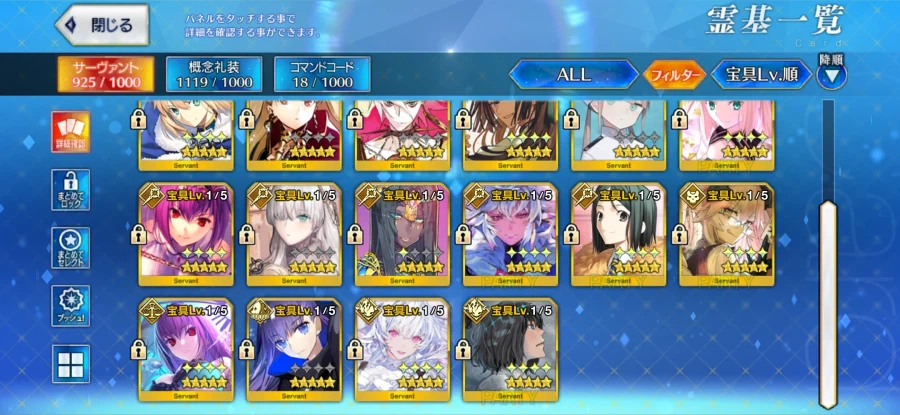Viewport: 900px width, 415px height.
Task: Open the プッシュ! push function
Action: pos(71,306)
